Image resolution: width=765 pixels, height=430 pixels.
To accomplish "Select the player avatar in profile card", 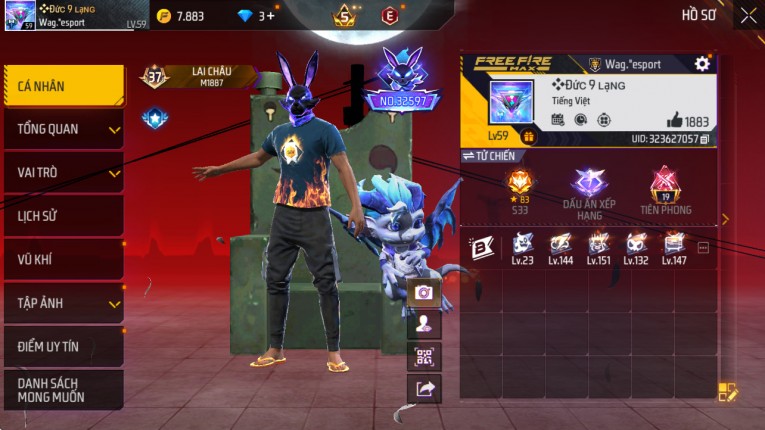I will 511,102.
